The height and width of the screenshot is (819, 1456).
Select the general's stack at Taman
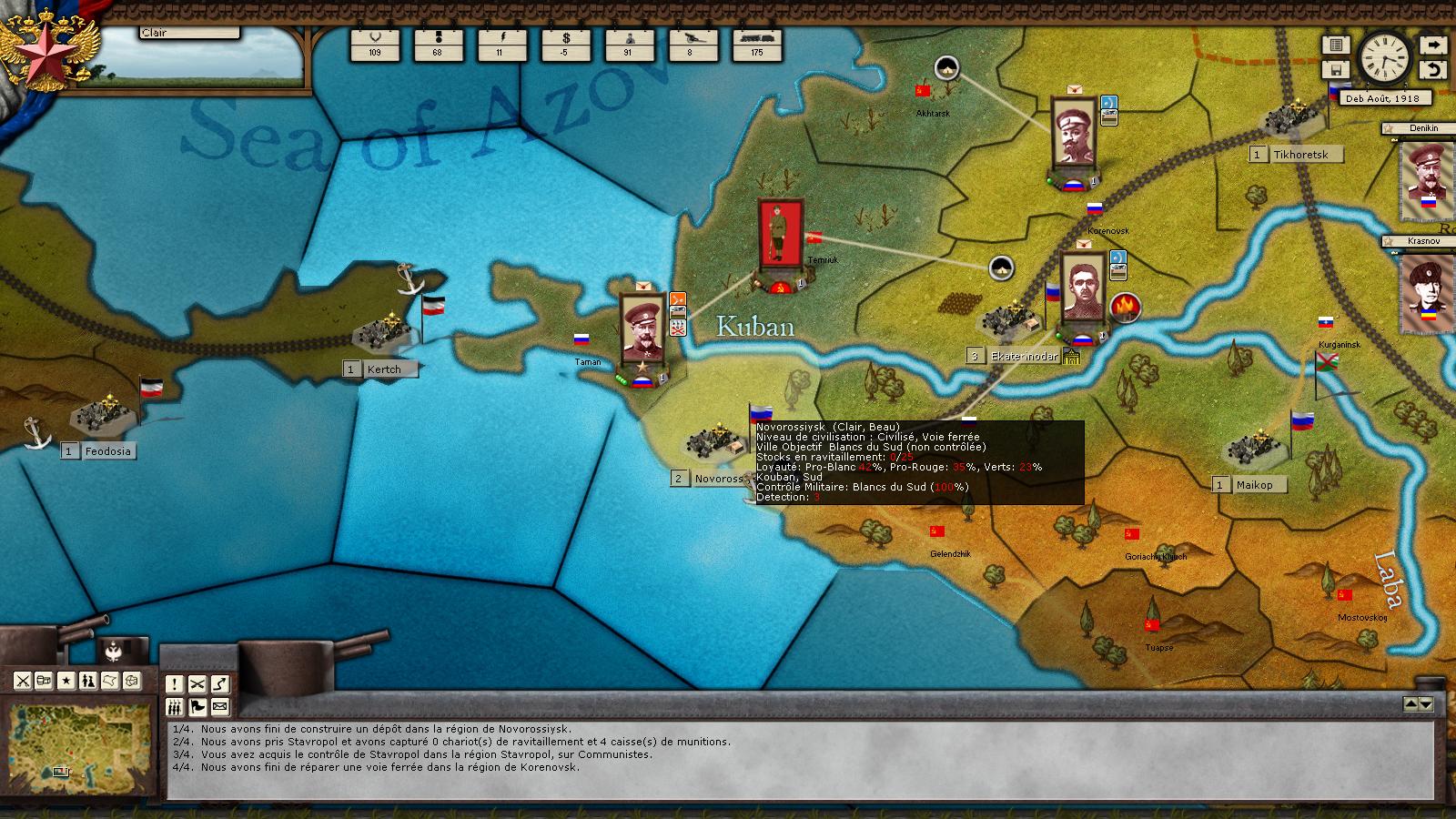[x=642, y=329]
